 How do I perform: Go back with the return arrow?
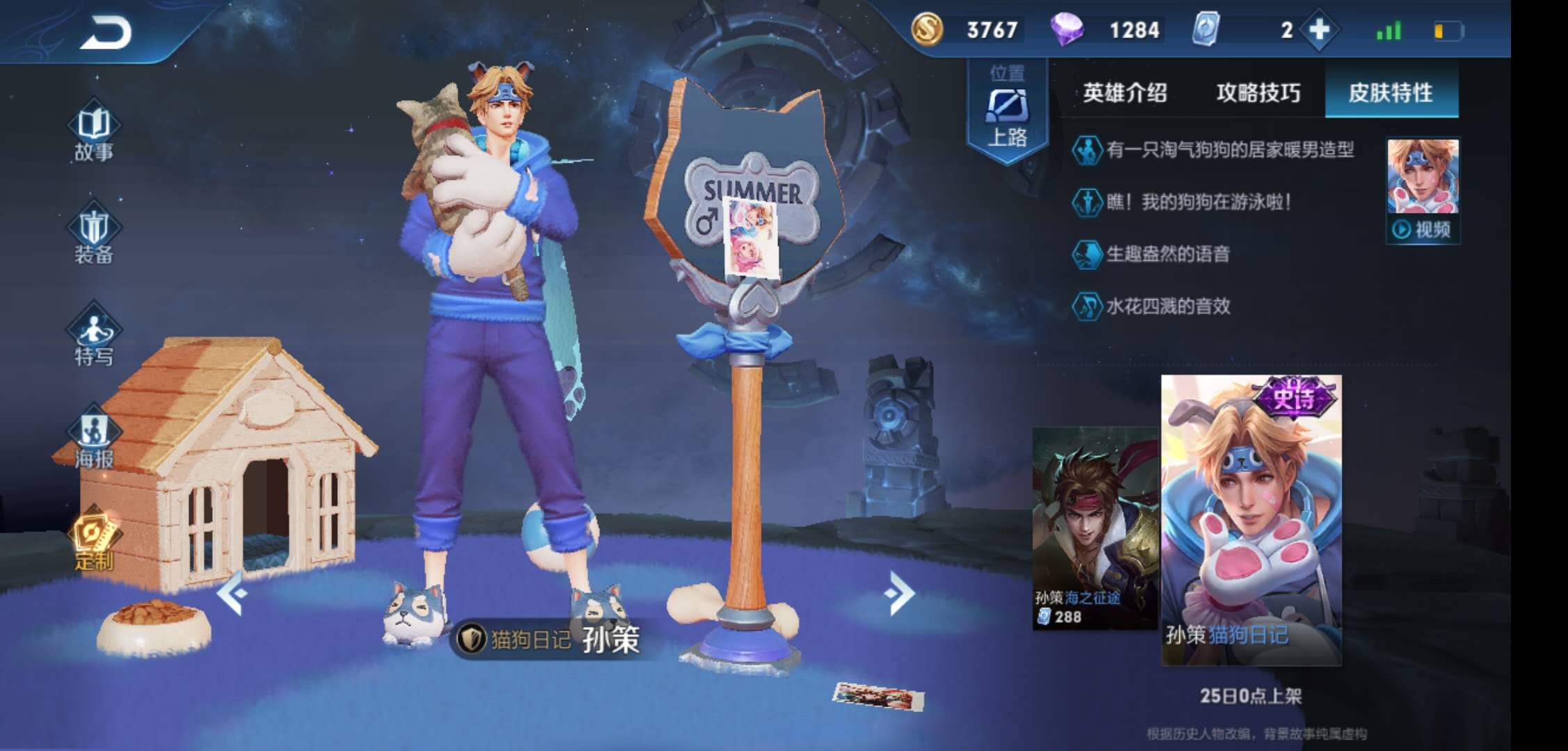click(x=106, y=33)
